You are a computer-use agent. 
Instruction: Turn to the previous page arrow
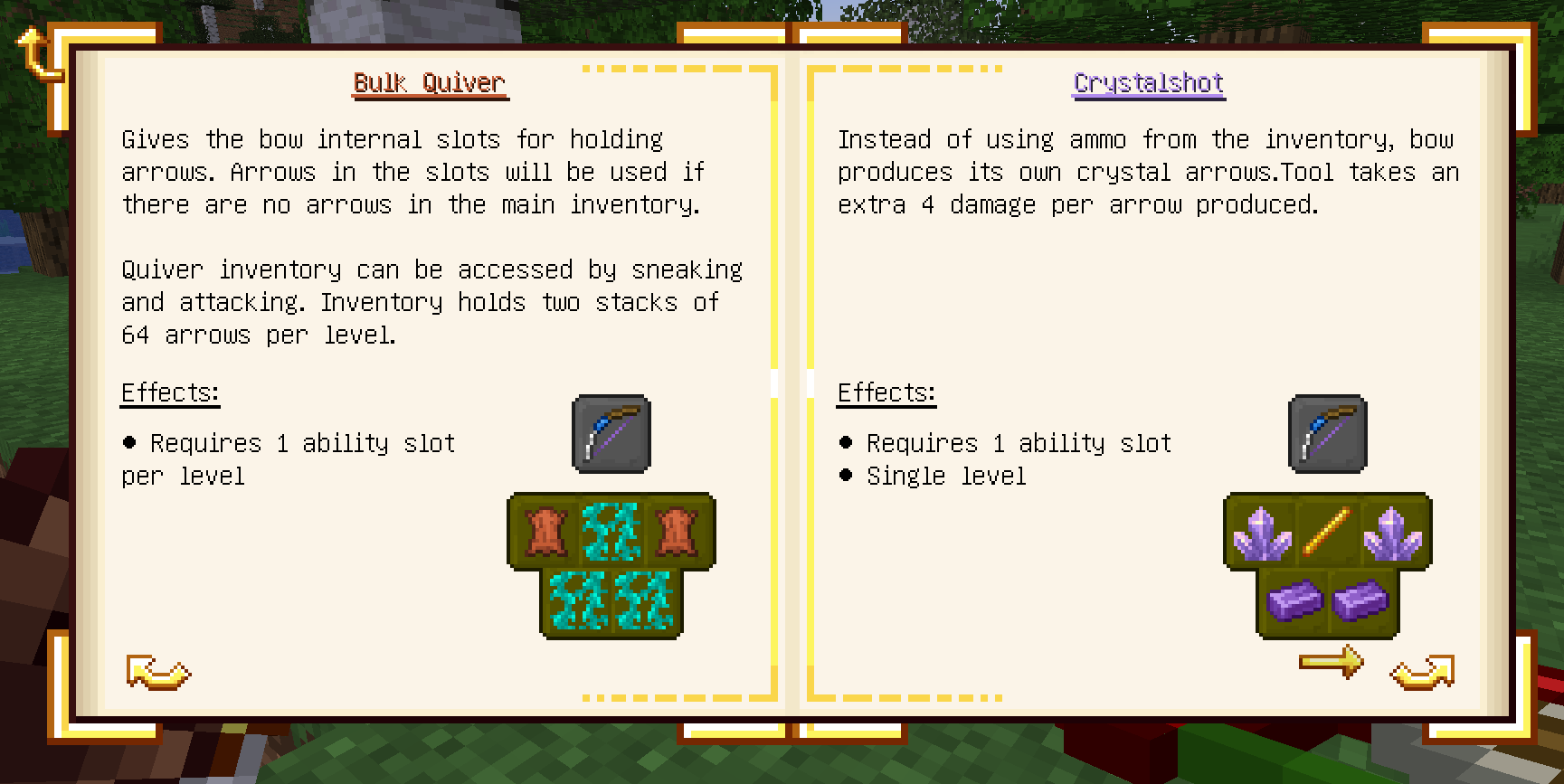[158, 673]
